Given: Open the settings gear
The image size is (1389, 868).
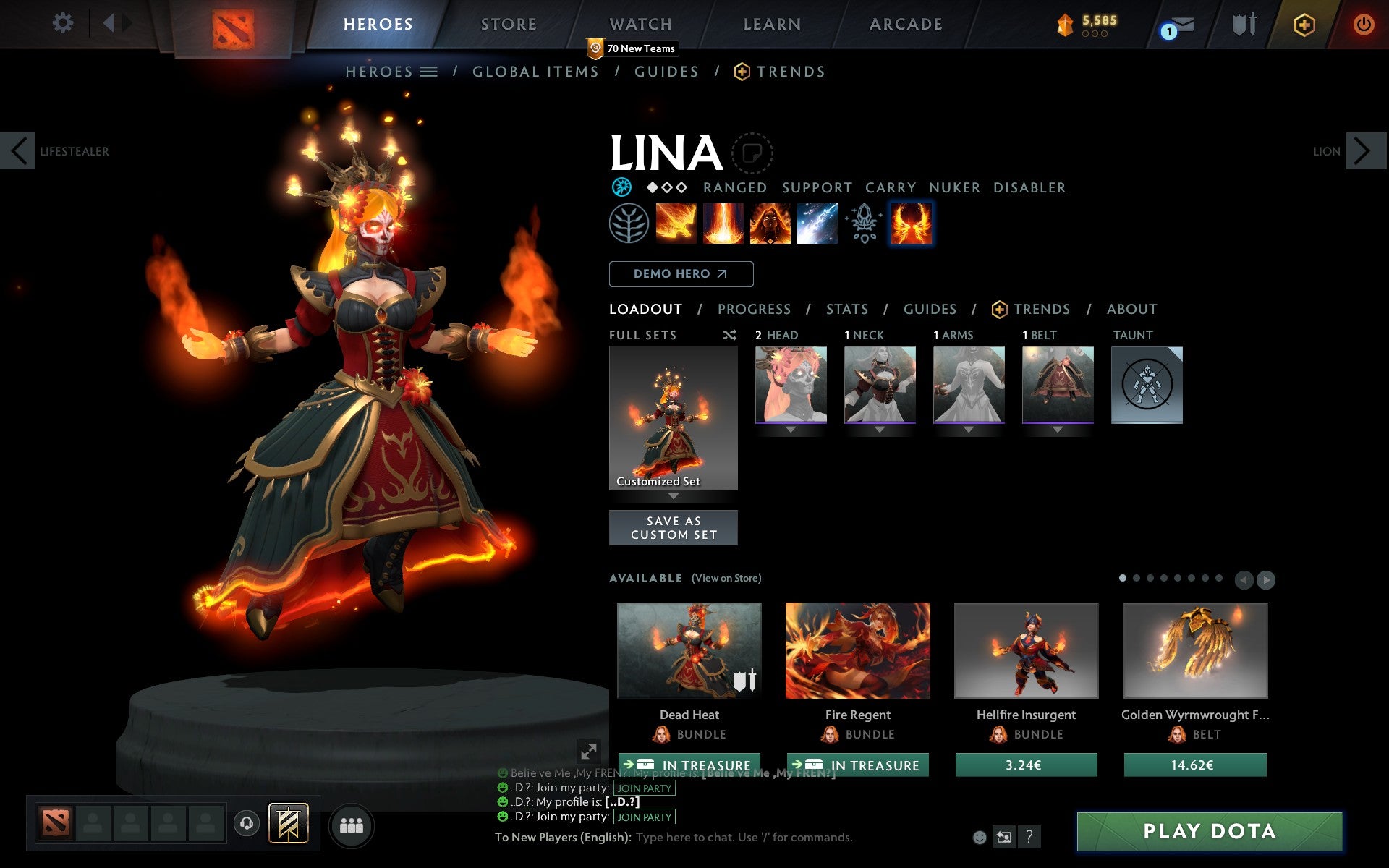Looking at the screenshot, I should point(63,23).
